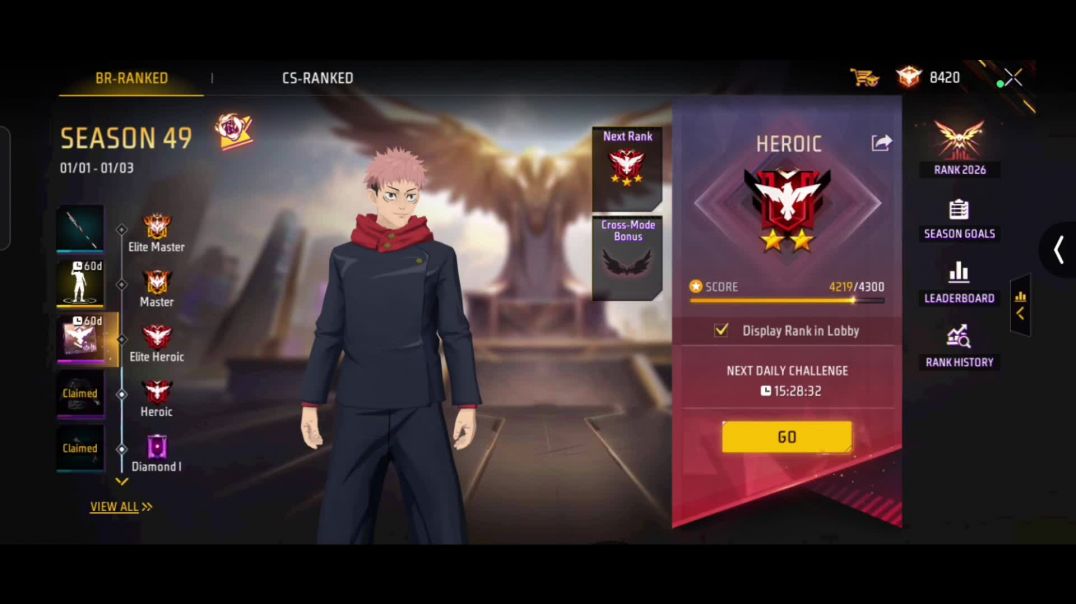
Task: View the Cross-Mode Bonus wings
Action: click(627, 258)
